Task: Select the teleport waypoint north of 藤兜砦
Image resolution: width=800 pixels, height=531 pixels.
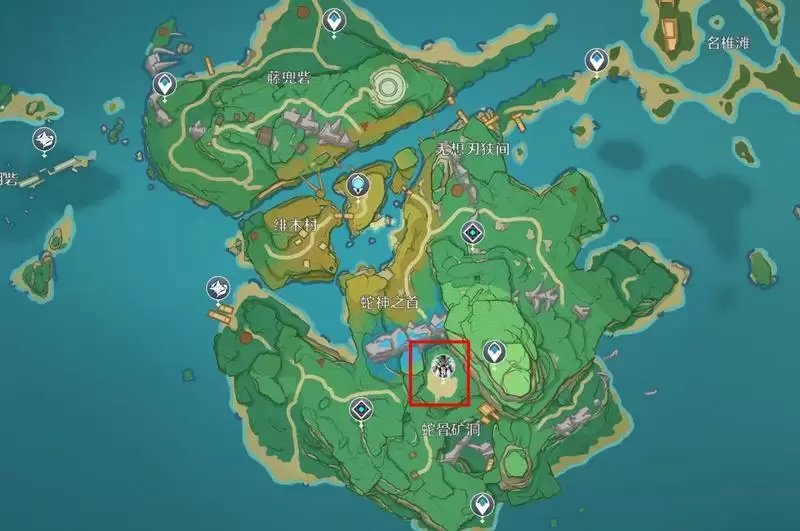Action: [x=334, y=19]
